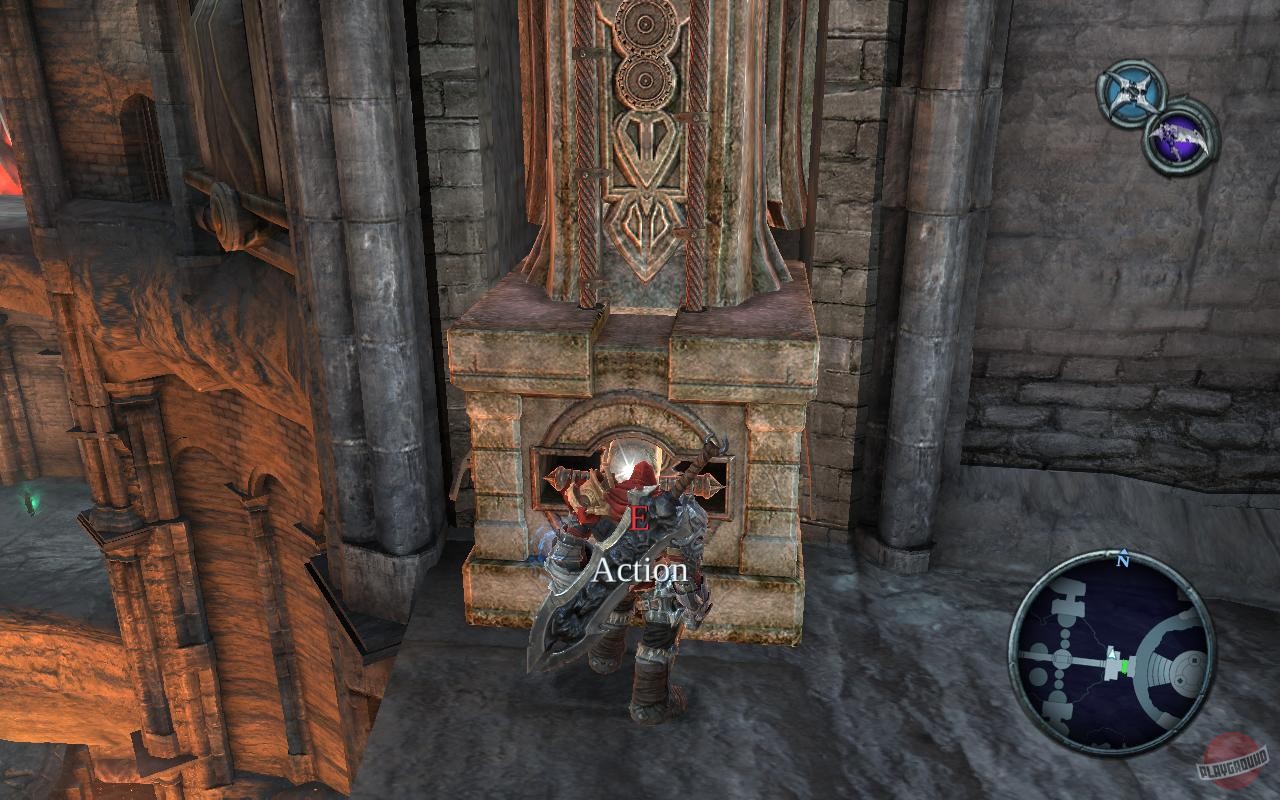Click the Action label below the E prompt
The height and width of the screenshot is (800, 1280).
[640, 570]
